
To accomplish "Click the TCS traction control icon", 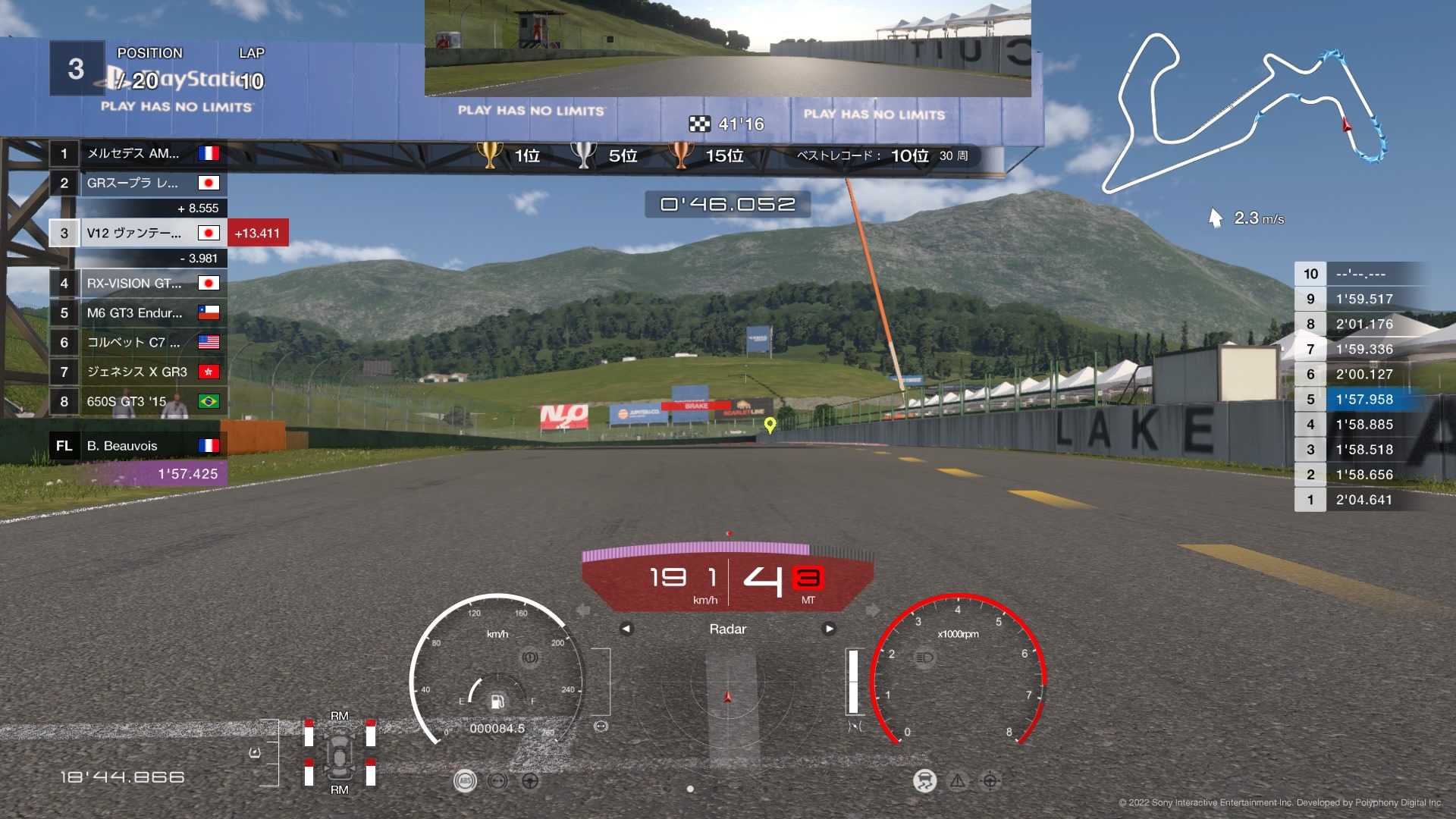I will (x=924, y=781).
